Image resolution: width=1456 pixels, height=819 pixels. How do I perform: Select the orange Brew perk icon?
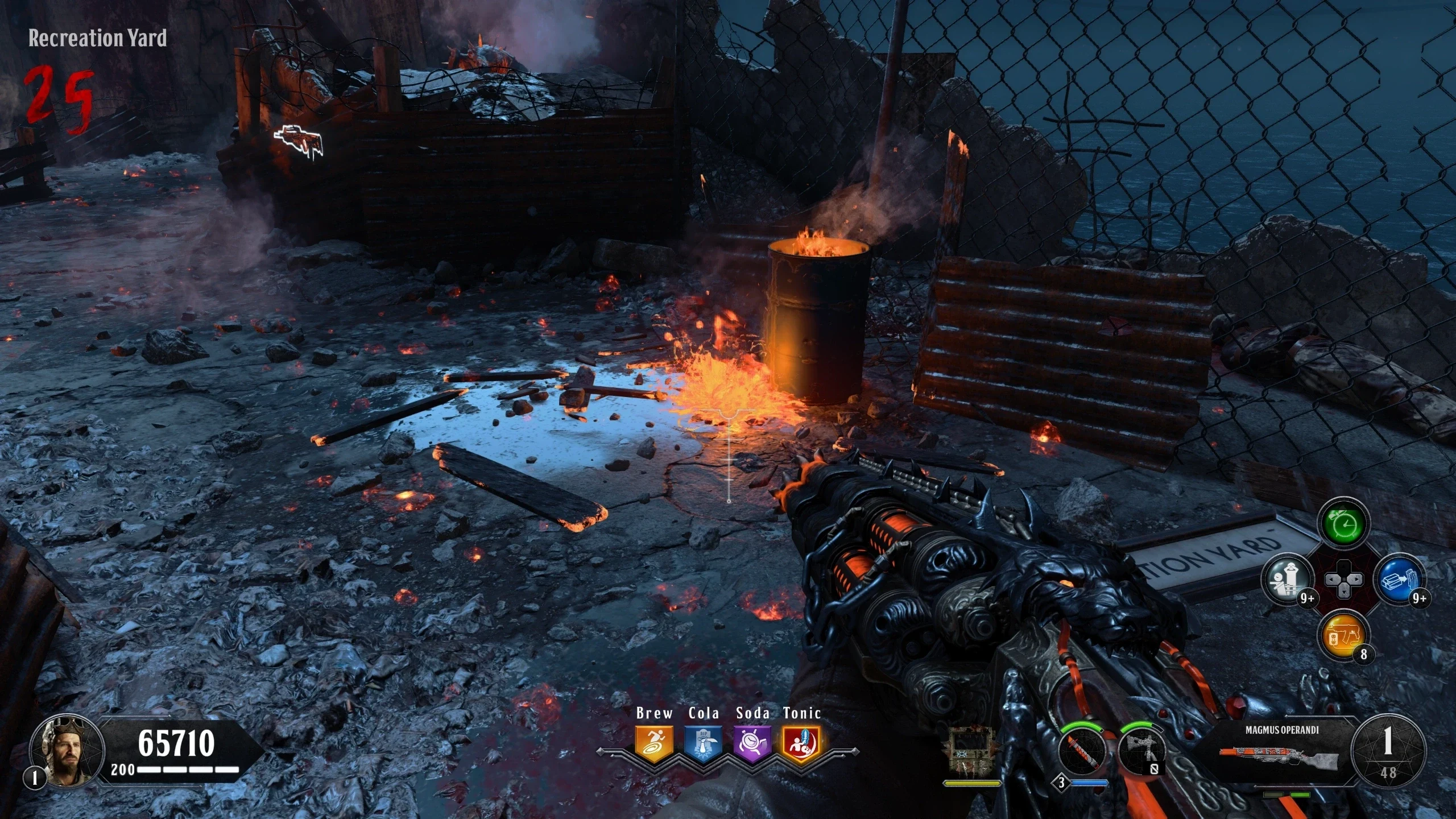click(654, 744)
